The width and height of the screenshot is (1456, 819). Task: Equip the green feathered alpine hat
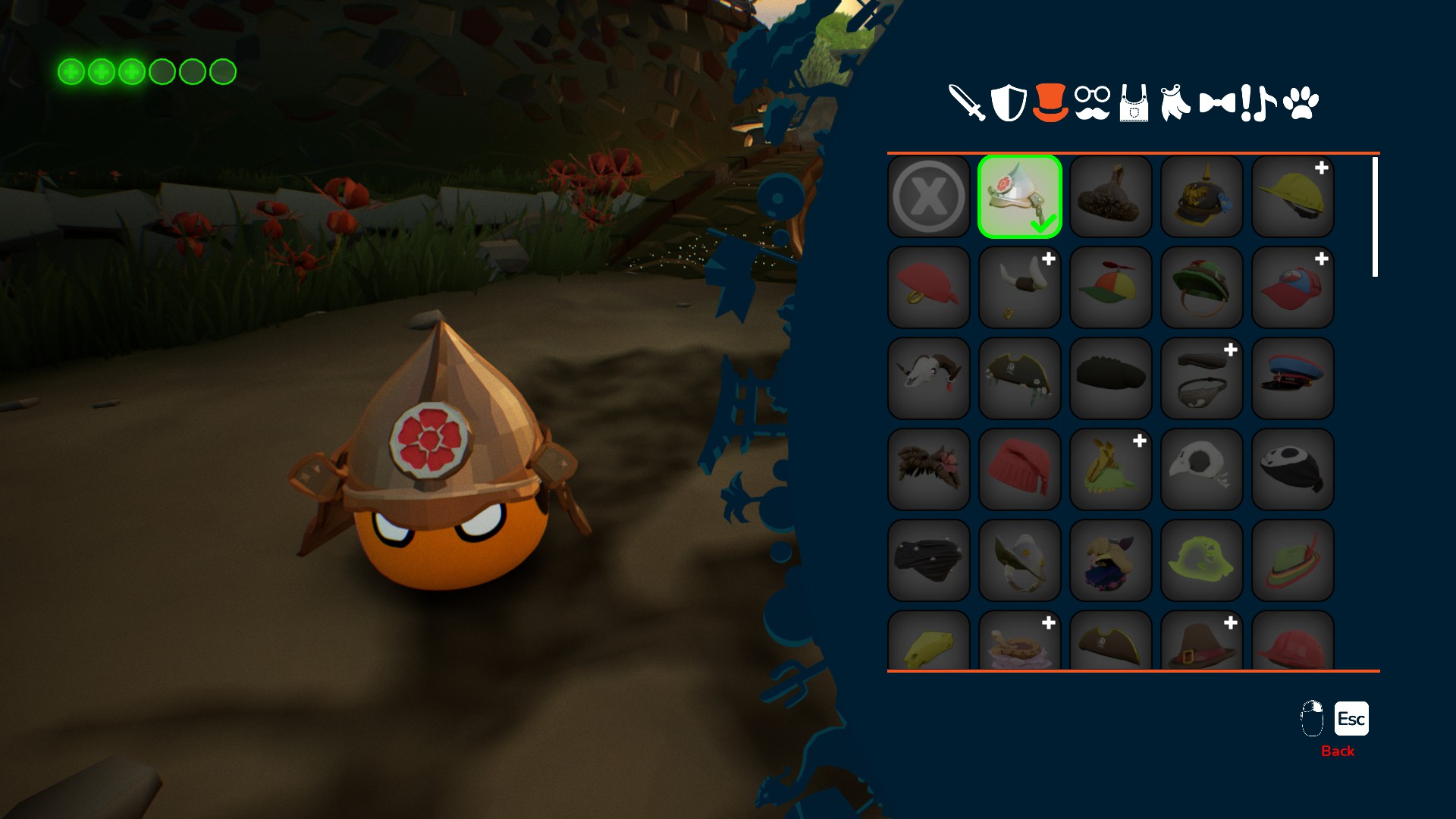point(1293,560)
